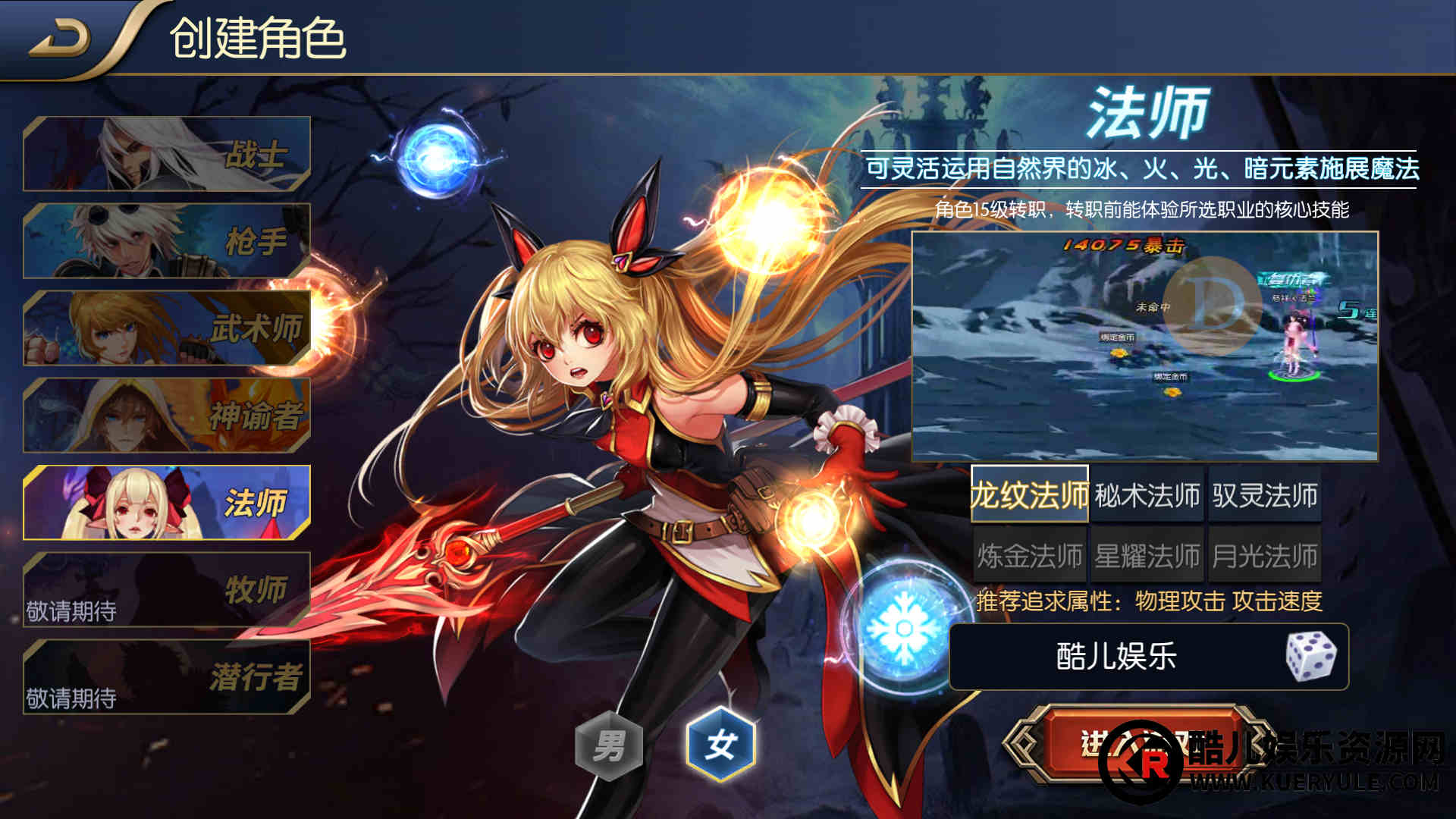This screenshot has height=819, width=1456.
Task: Select the greyed 月光法师 subclass
Action: point(1264,556)
